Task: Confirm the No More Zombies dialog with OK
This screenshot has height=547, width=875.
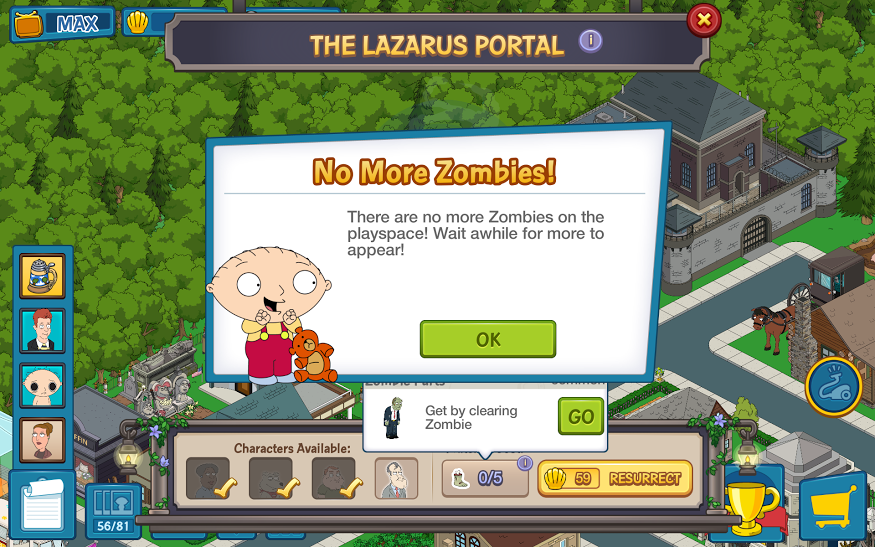Action: point(487,339)
